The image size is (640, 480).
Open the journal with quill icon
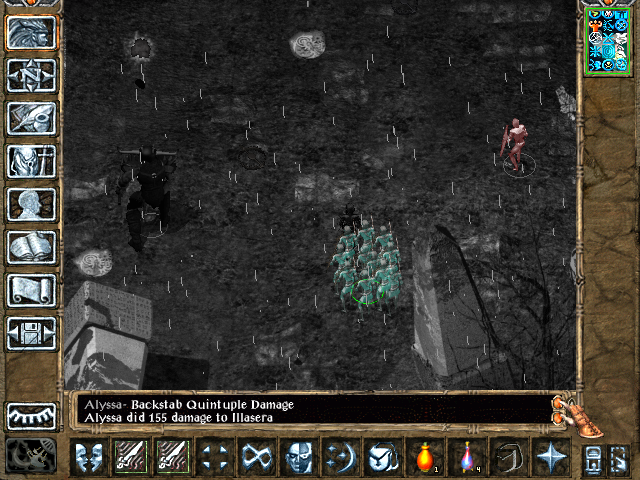(32, 118)
